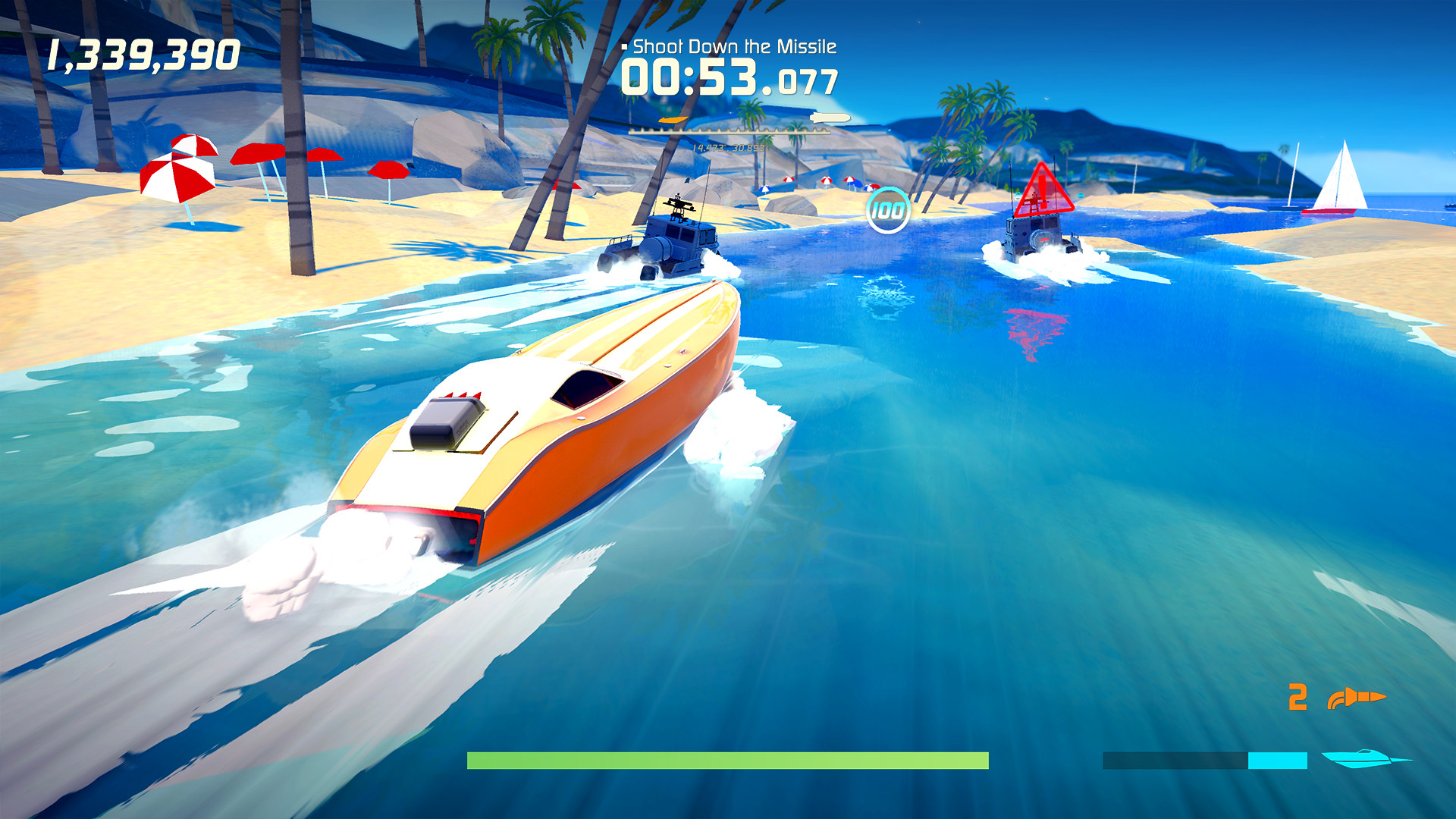
Task: Click the cyan health bar segment
Action: [1277, 761]
